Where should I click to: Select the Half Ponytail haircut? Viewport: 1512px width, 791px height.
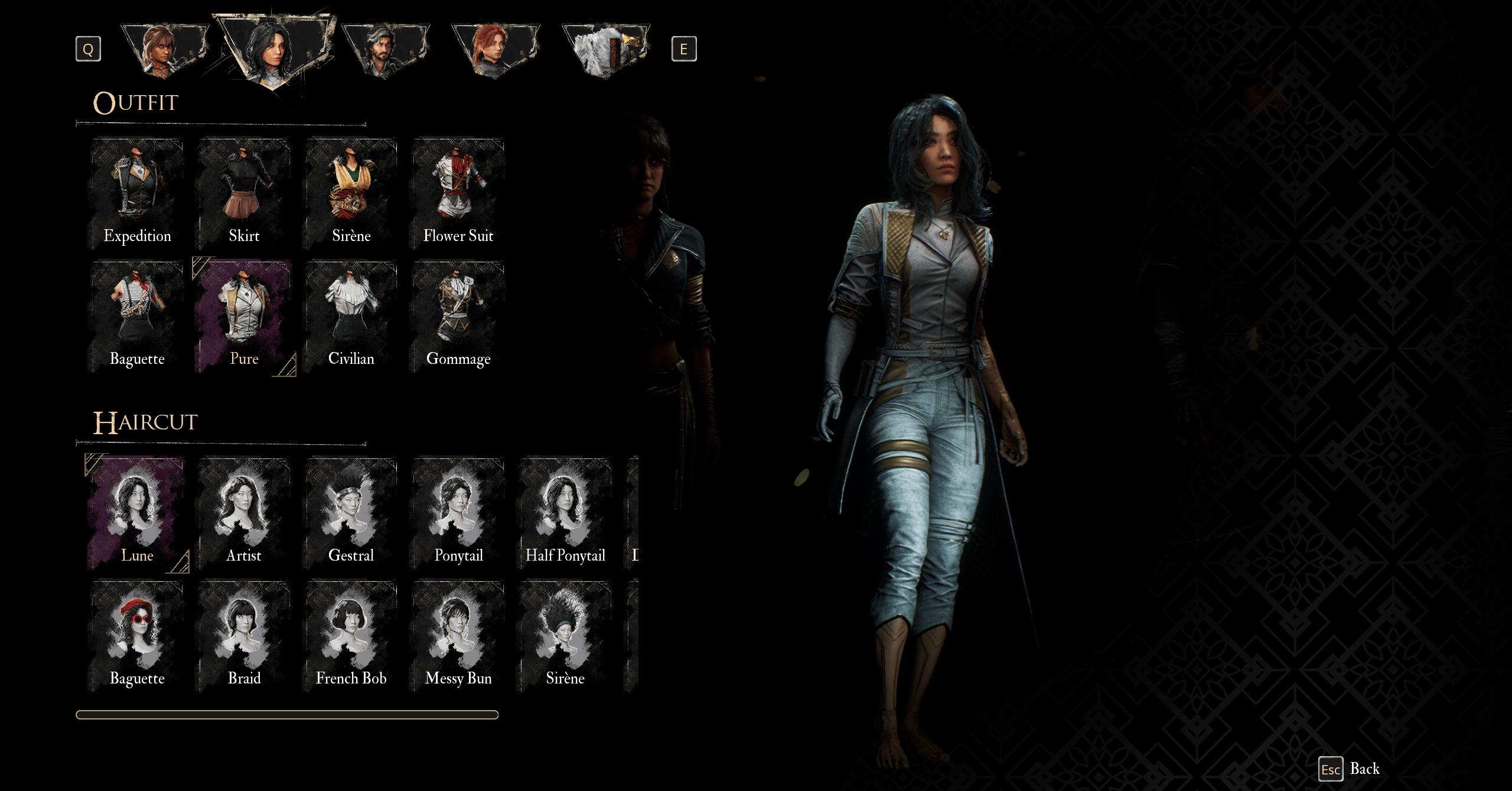point(565,513)
